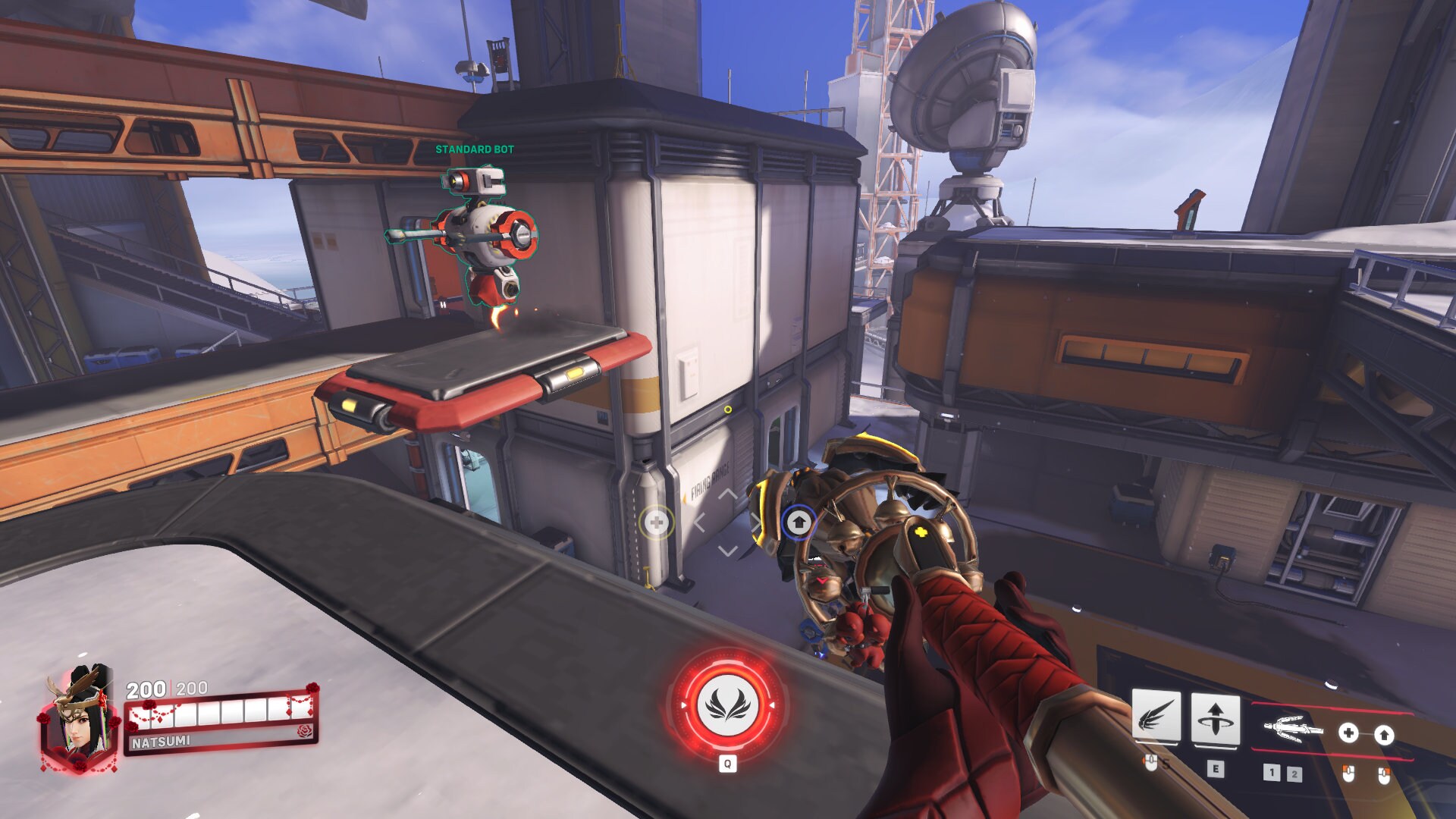Toggle weapon slot 2 key badge
1456x819 pixels.
click(x=1295, y=776)
